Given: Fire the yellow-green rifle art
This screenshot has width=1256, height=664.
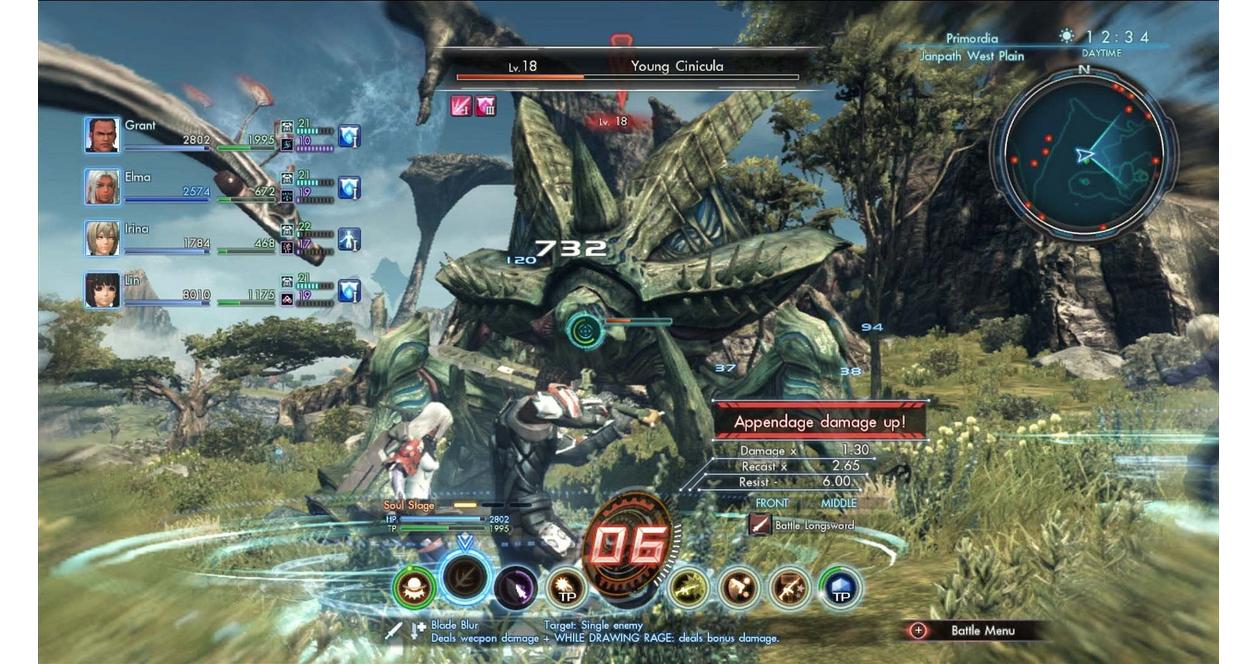Looking at the screenshot, I should point(689,588).
